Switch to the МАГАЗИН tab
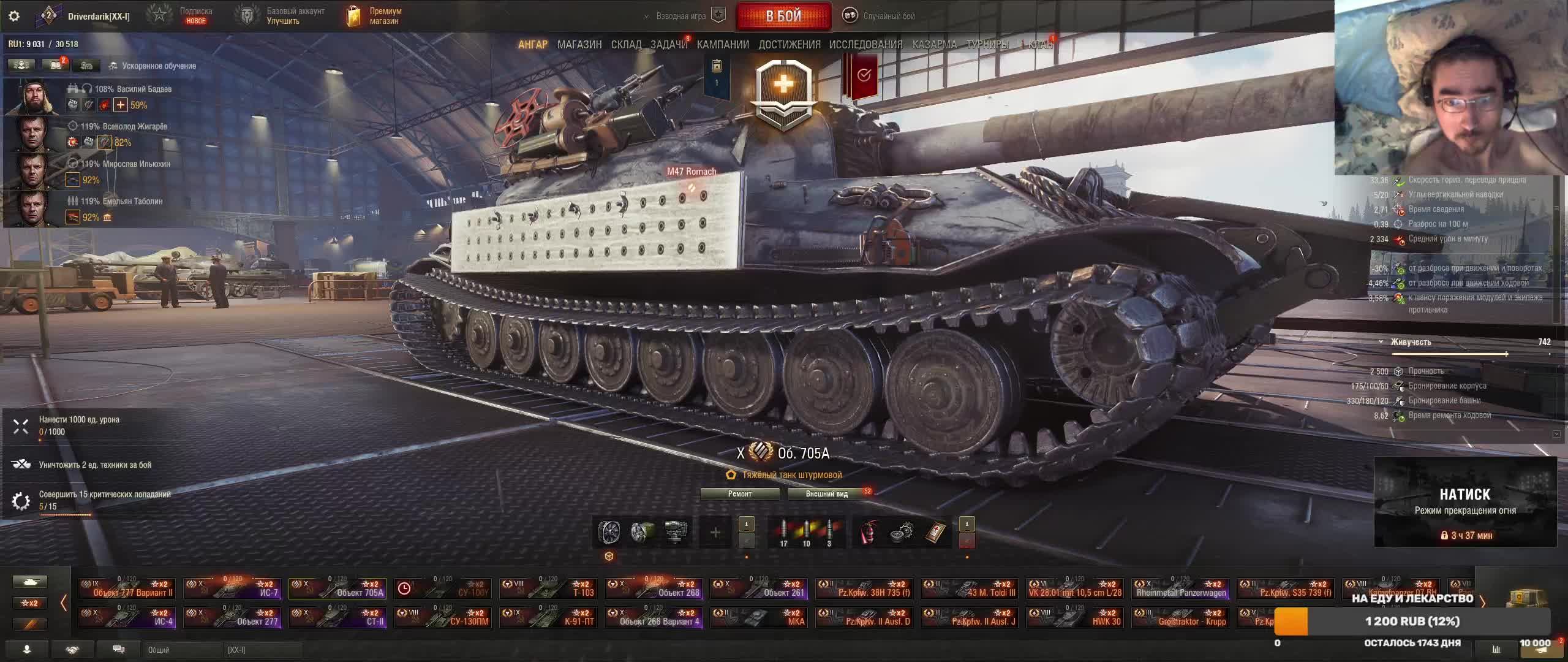Viewport: 1568px width, 662px height. coord(579,45)
